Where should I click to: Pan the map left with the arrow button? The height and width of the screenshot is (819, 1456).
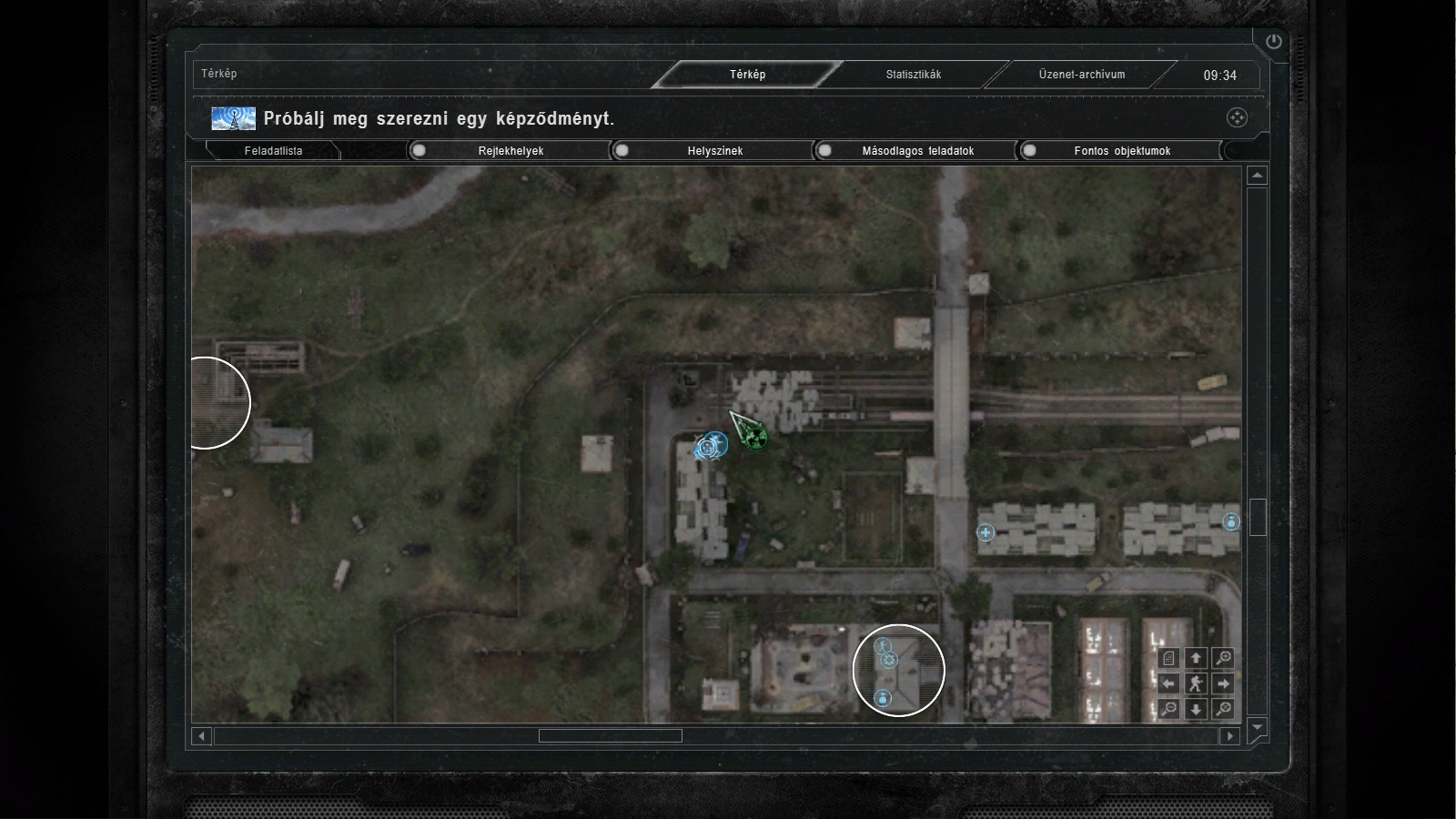1169,683
